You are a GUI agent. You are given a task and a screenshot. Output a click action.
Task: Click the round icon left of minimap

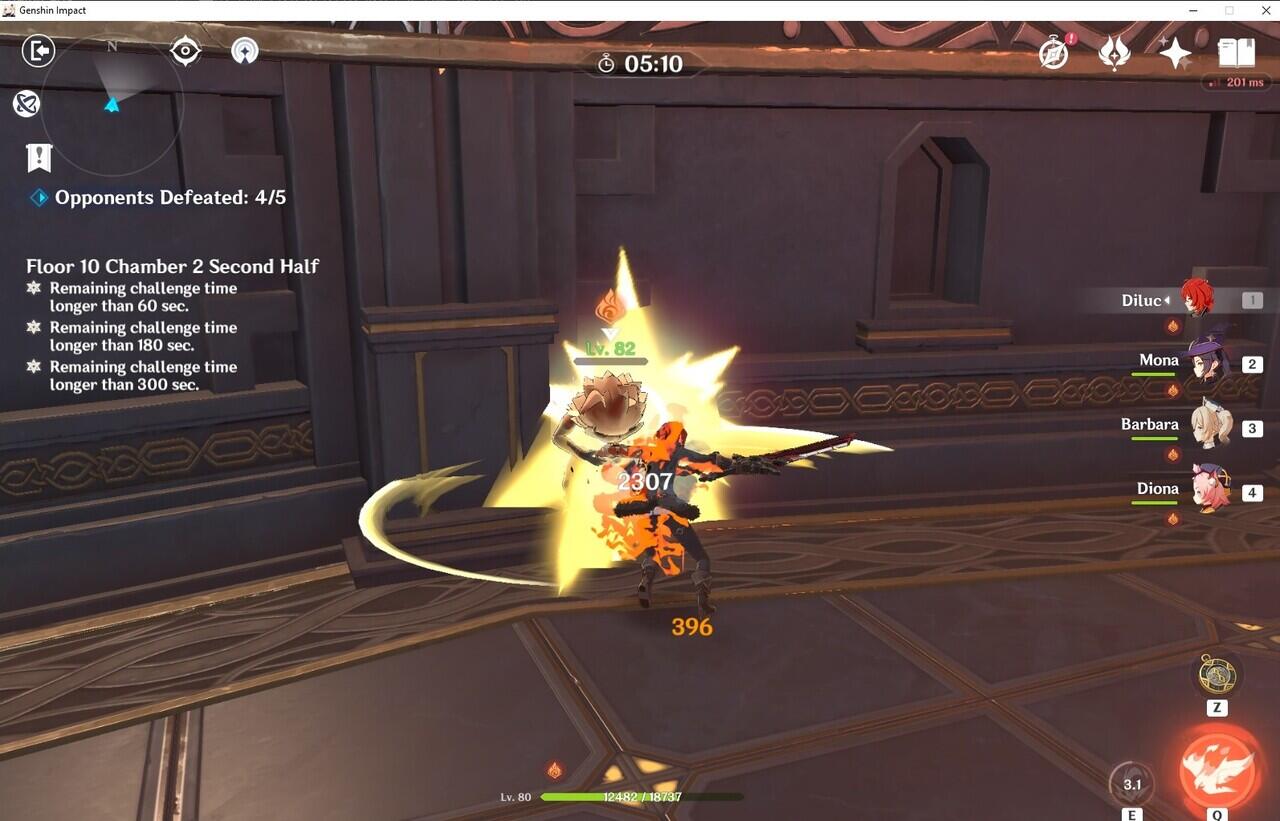coord(26,103)
